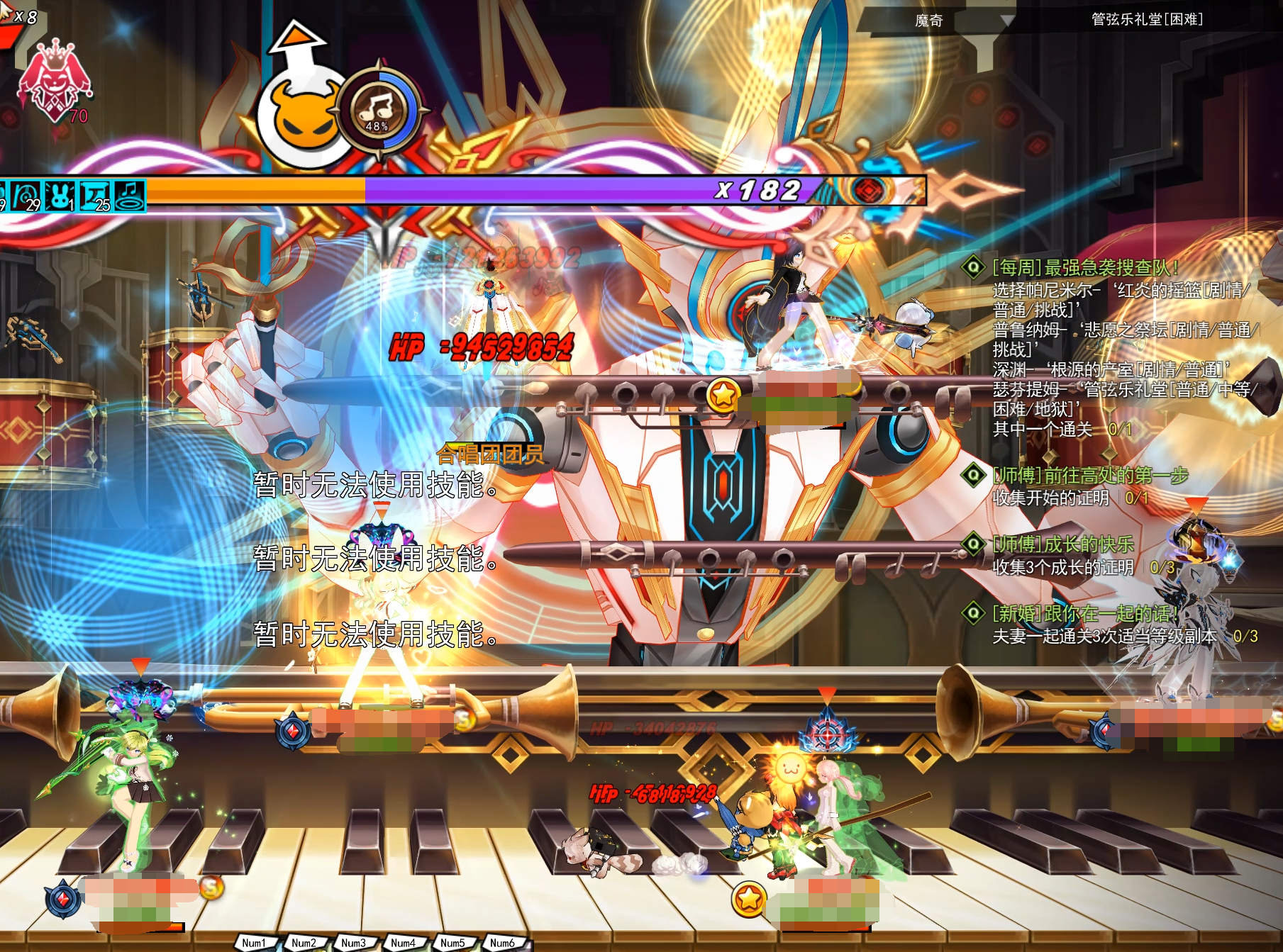Image resolution: width=1283 pixels, height=952 pixels.
Task: Click the music note ring buff icon
Action: click(129, 195)
